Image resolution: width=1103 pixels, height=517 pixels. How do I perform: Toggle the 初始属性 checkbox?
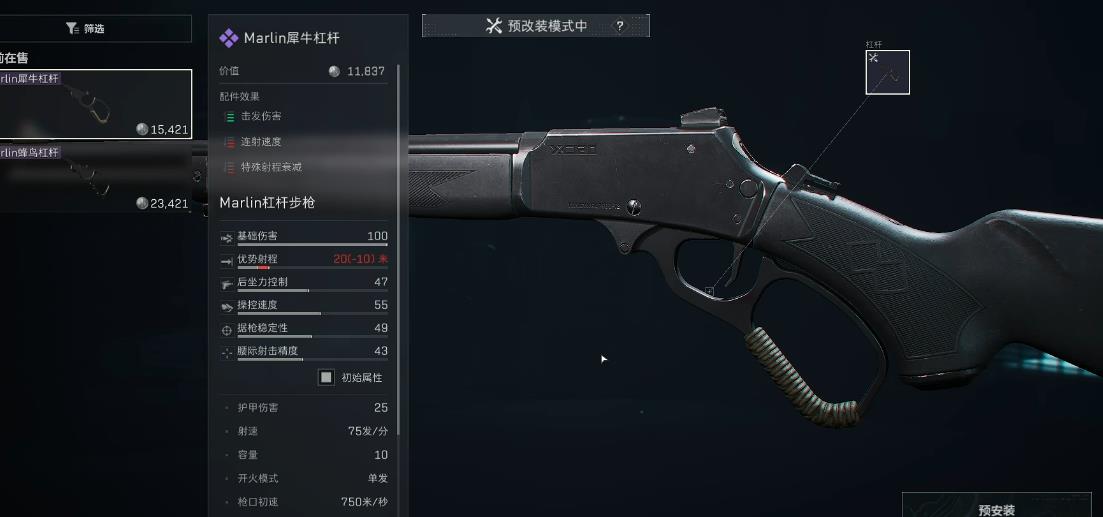326,377
